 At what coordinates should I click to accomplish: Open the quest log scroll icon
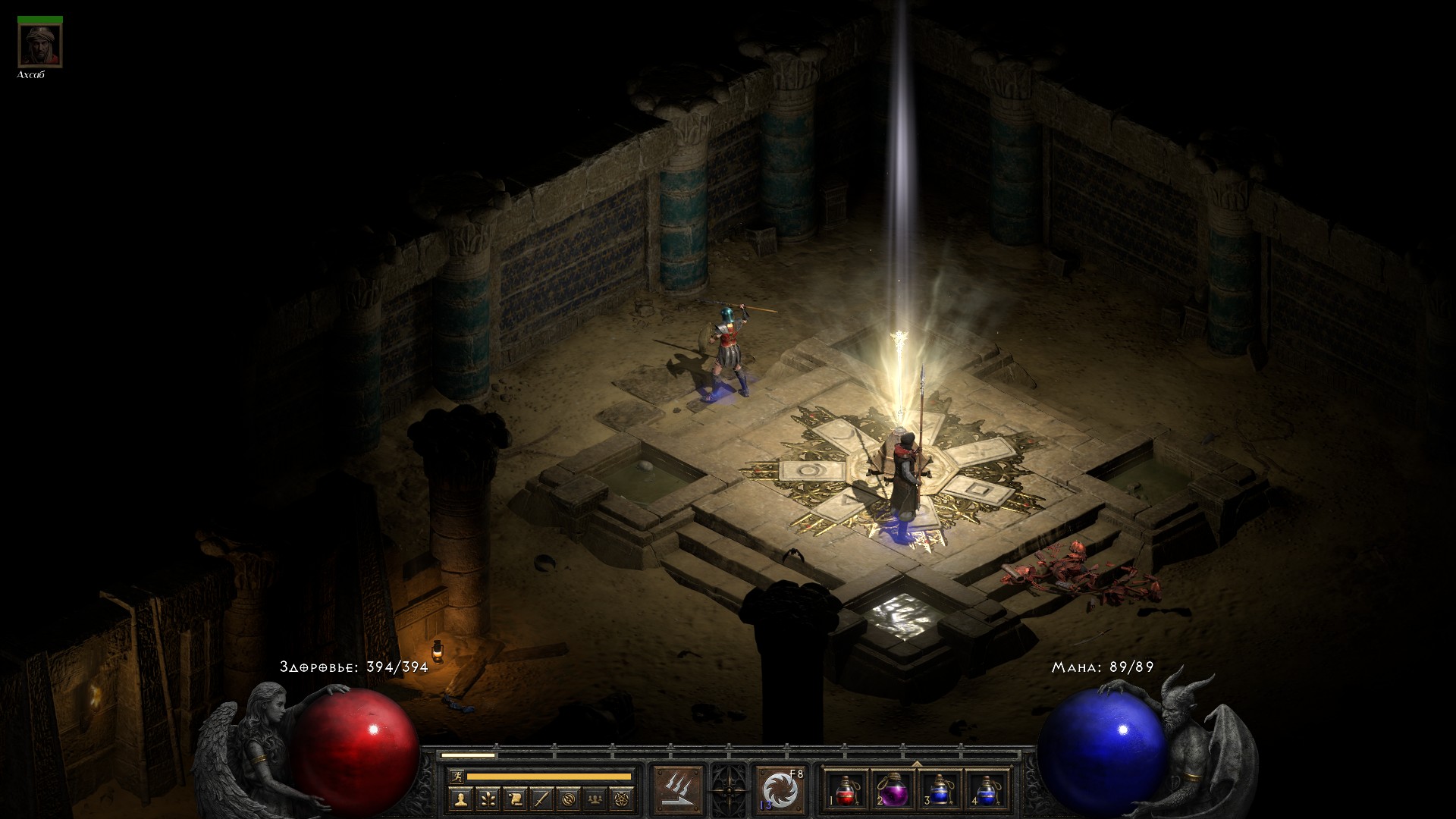coord(515,799)
